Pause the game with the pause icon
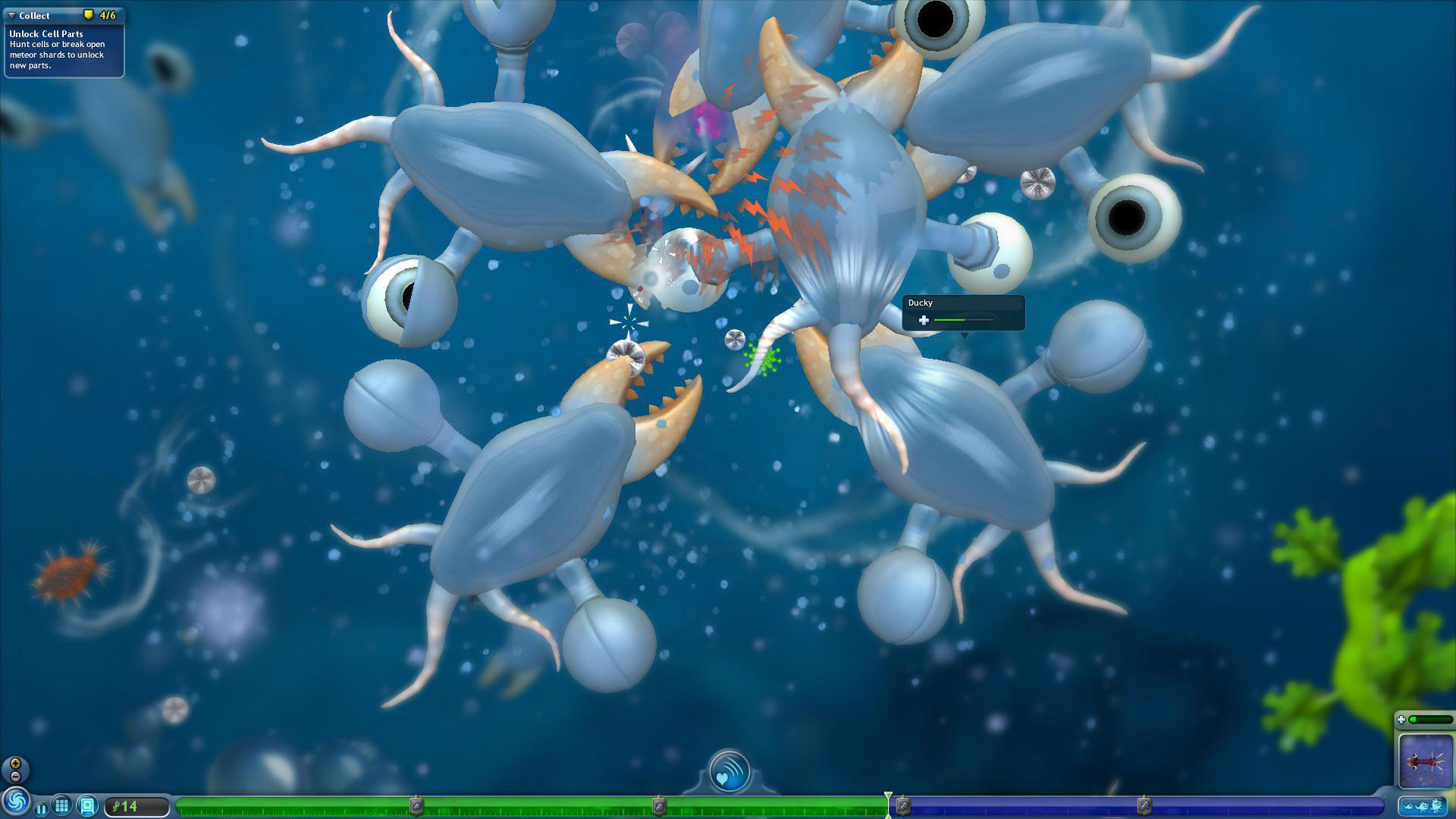 (42, 808)
